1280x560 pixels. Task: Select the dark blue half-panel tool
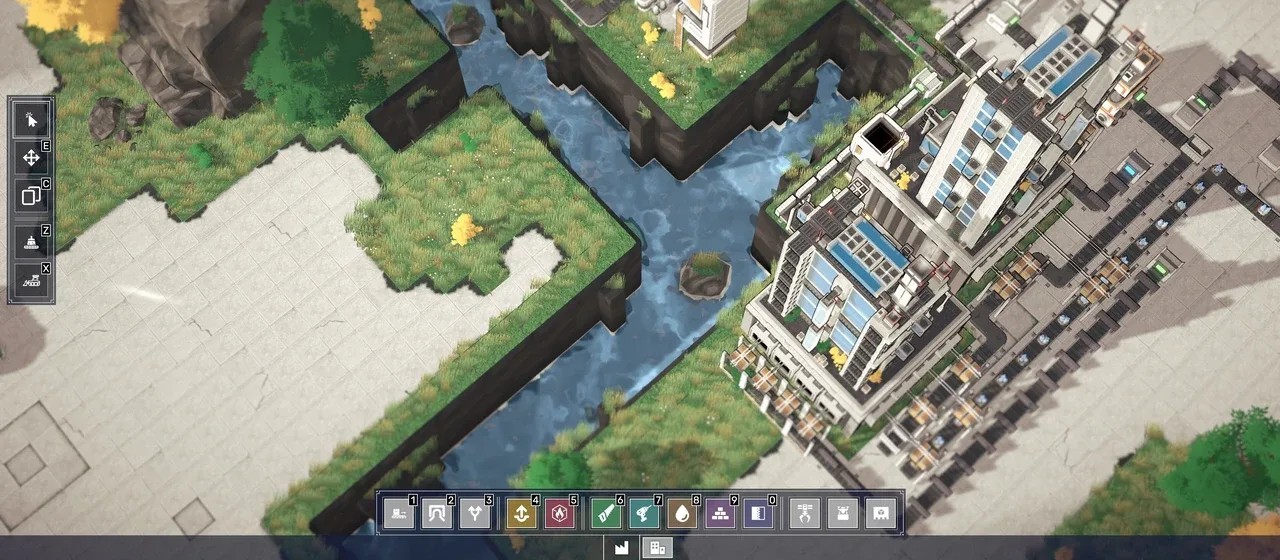click(758, 514)
